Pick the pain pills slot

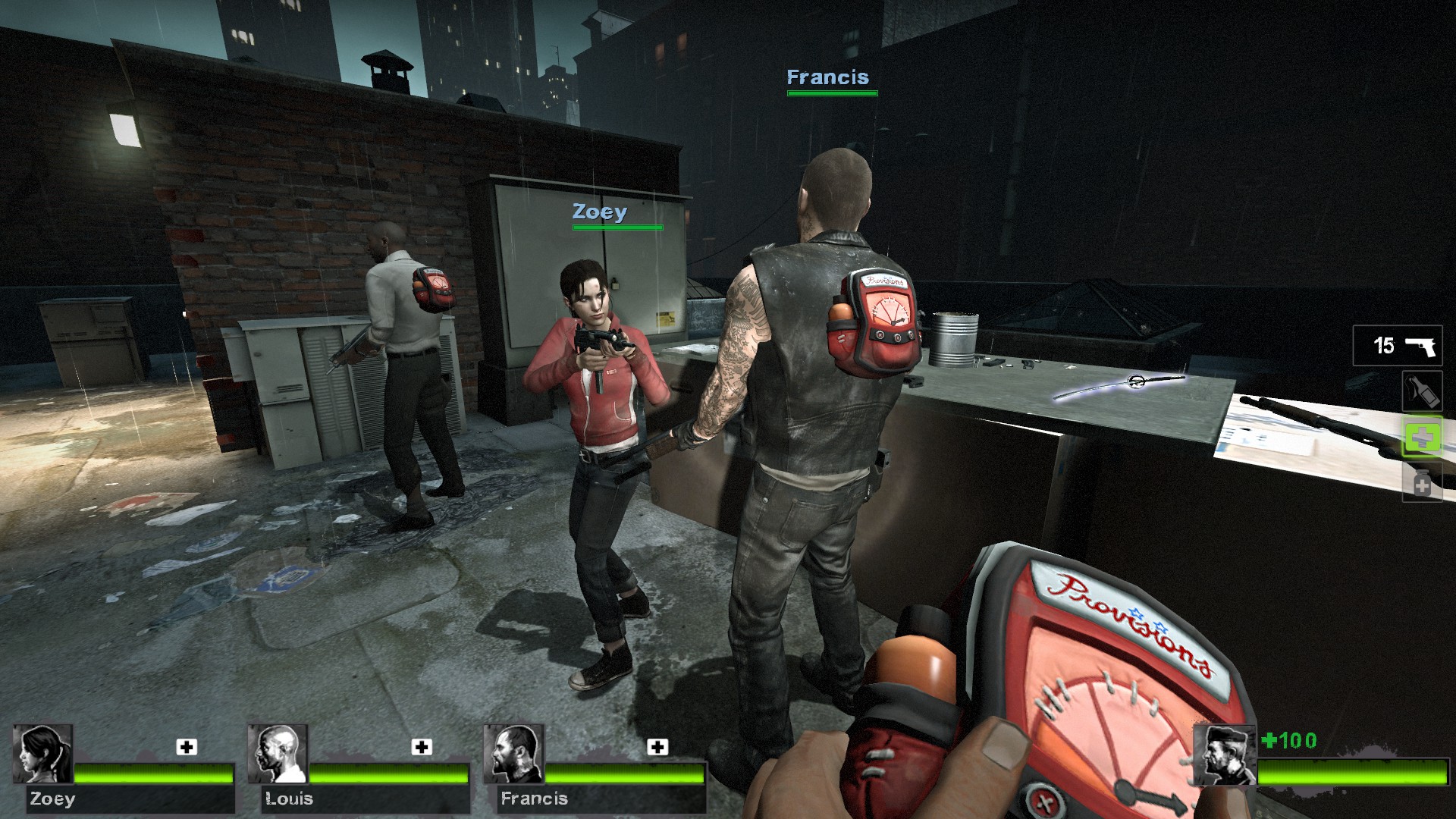1420,483
